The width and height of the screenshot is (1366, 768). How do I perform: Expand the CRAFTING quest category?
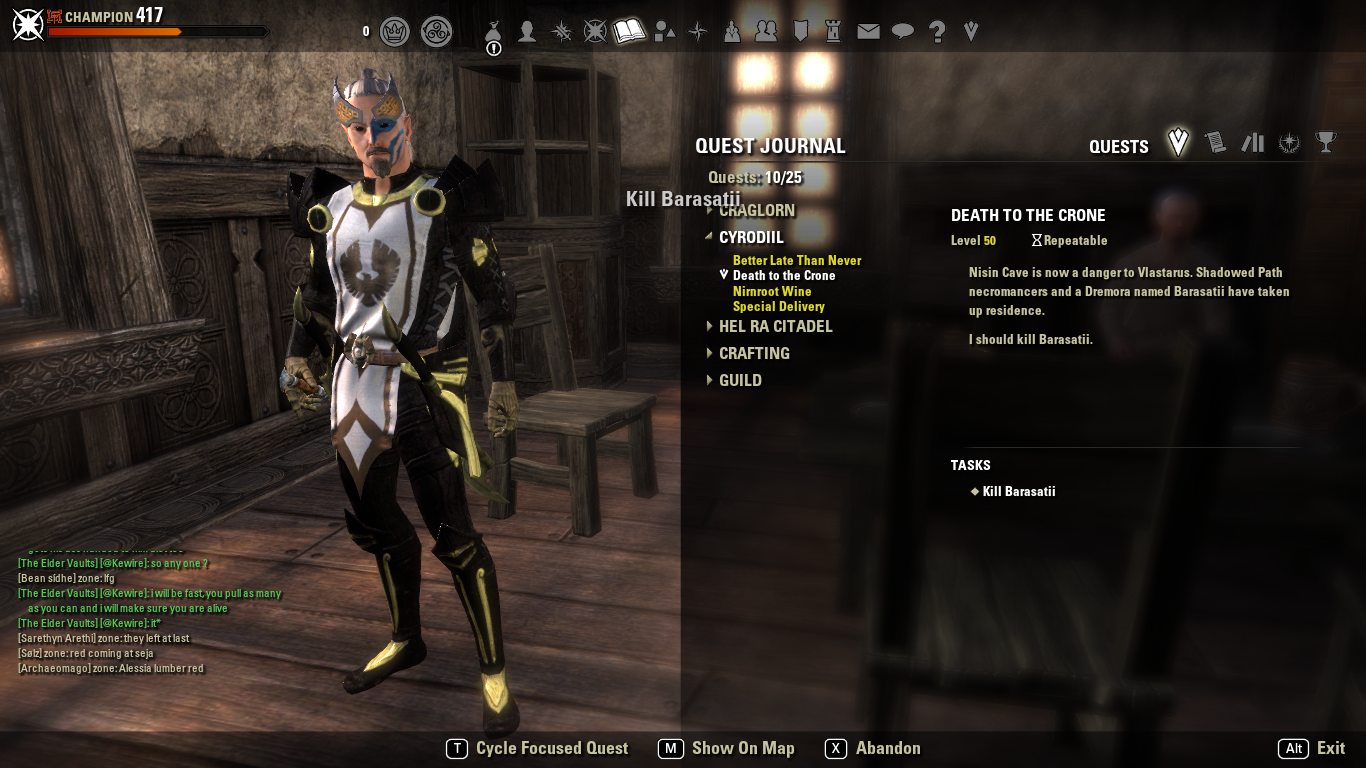pos(754,353)
